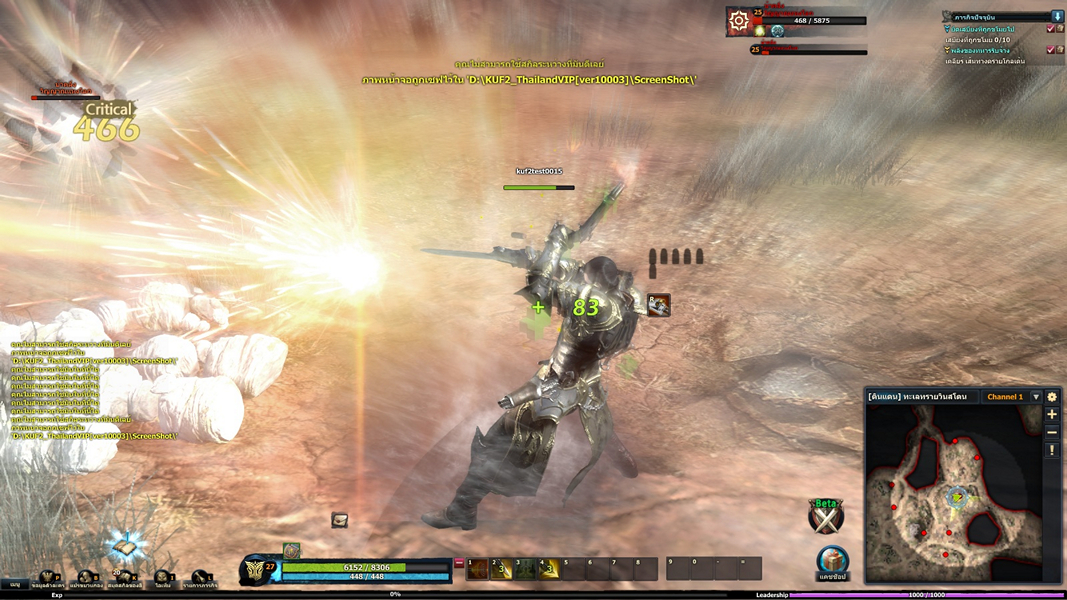The width and height of the screenshot is (1067, 600).
Task: Activate the skill in hotbar slot 1
Action: coord(478,569)
